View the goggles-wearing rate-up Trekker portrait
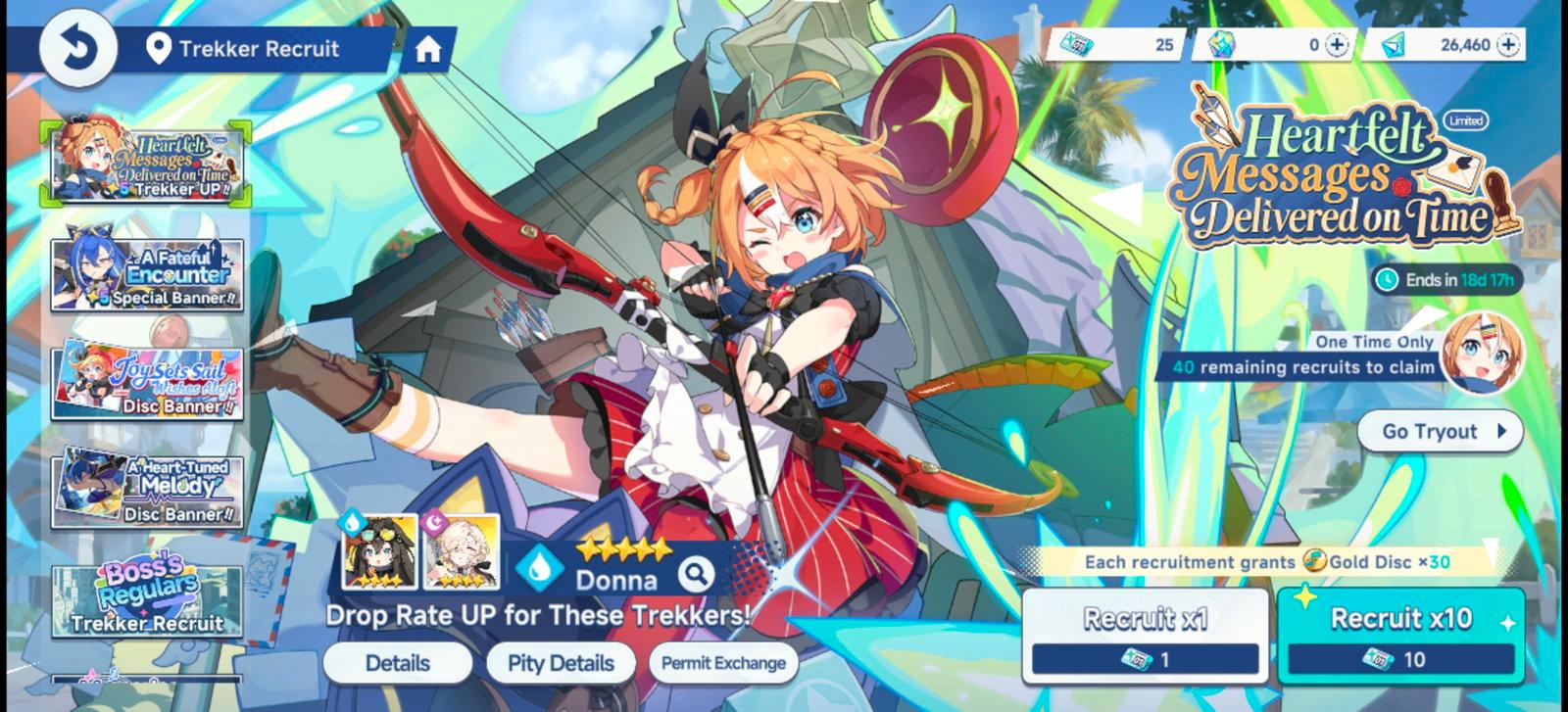This screenshot has height=712, width=1568. point(379,552)
